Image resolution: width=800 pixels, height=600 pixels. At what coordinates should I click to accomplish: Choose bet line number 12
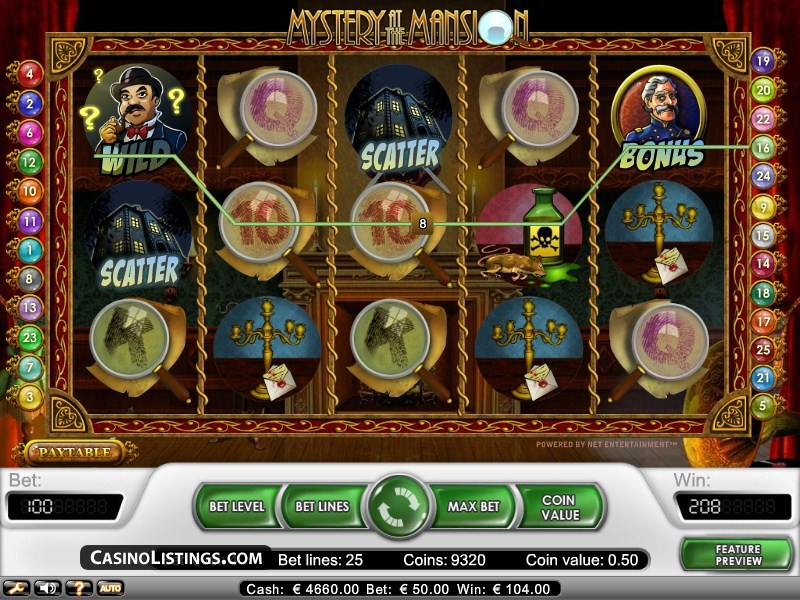coord(30,160)
